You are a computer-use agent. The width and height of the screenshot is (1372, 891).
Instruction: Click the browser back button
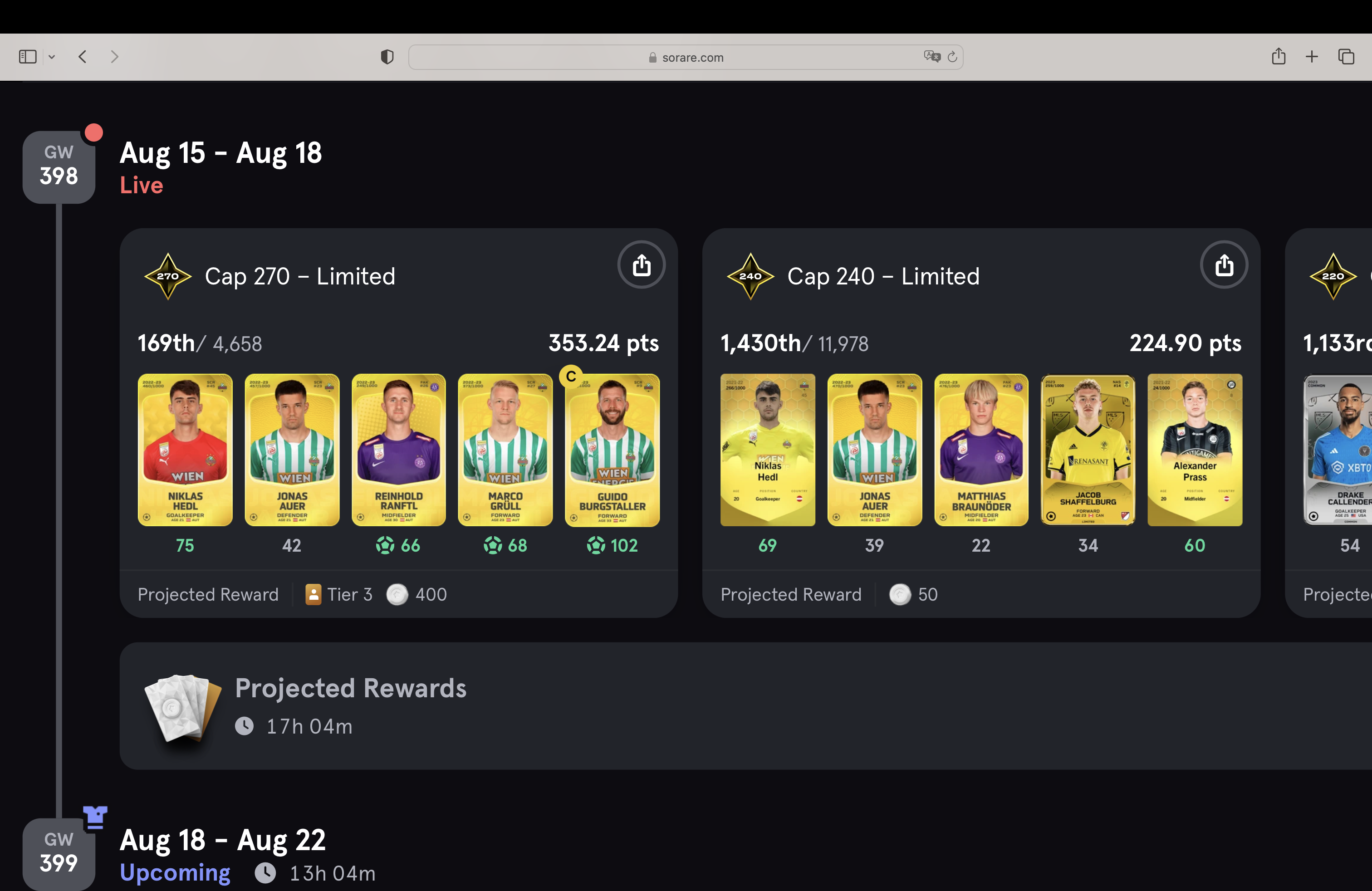coord(83,56)
